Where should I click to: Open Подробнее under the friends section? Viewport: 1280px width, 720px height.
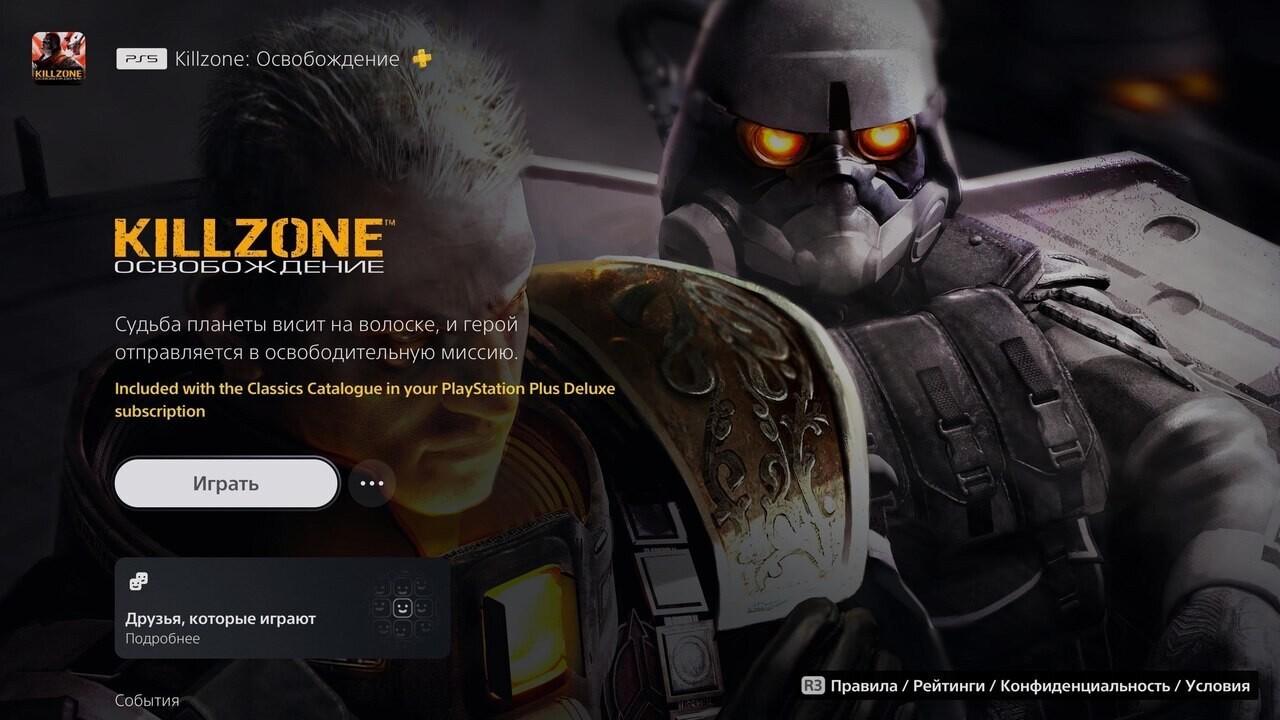[162, 638]
